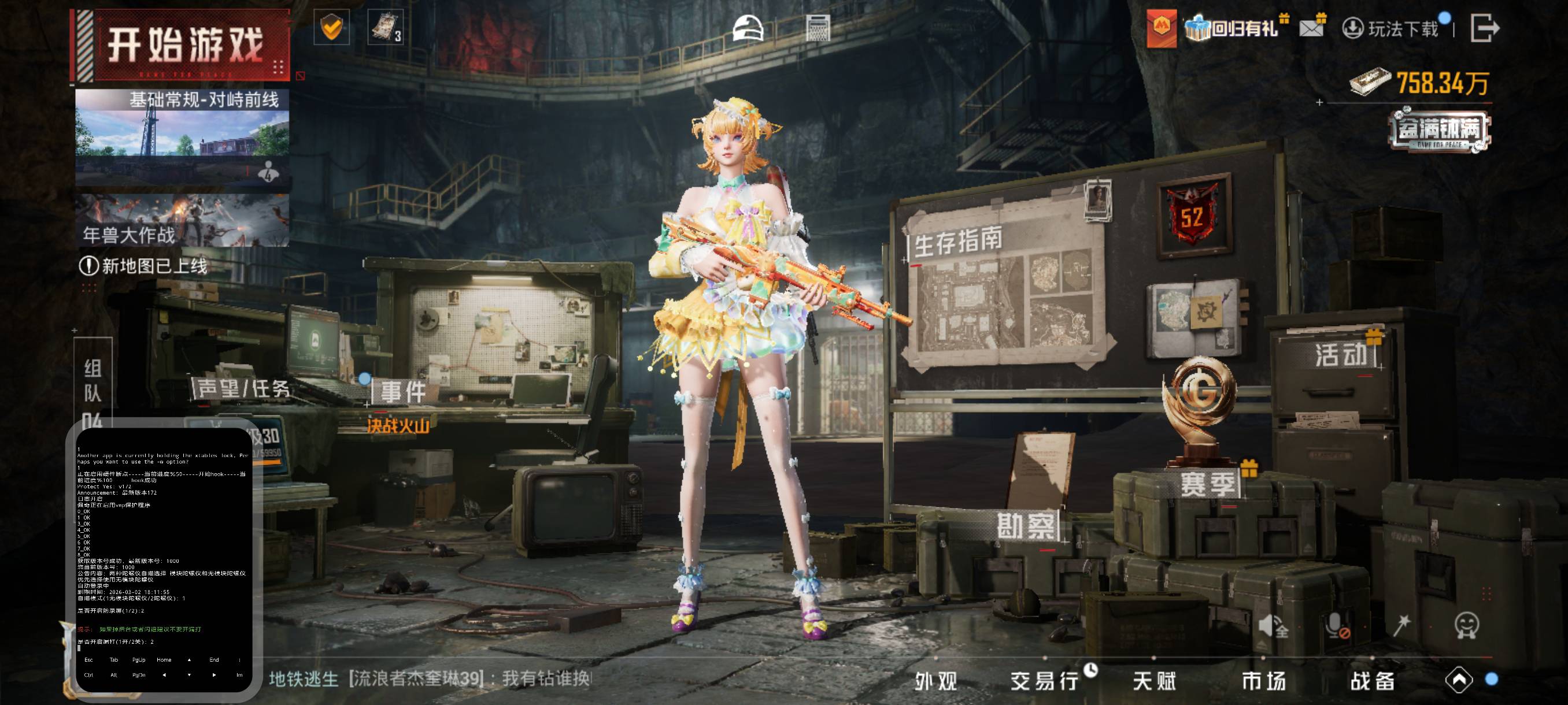
Task: Click the exit door icon
Action: point(1484,28)
